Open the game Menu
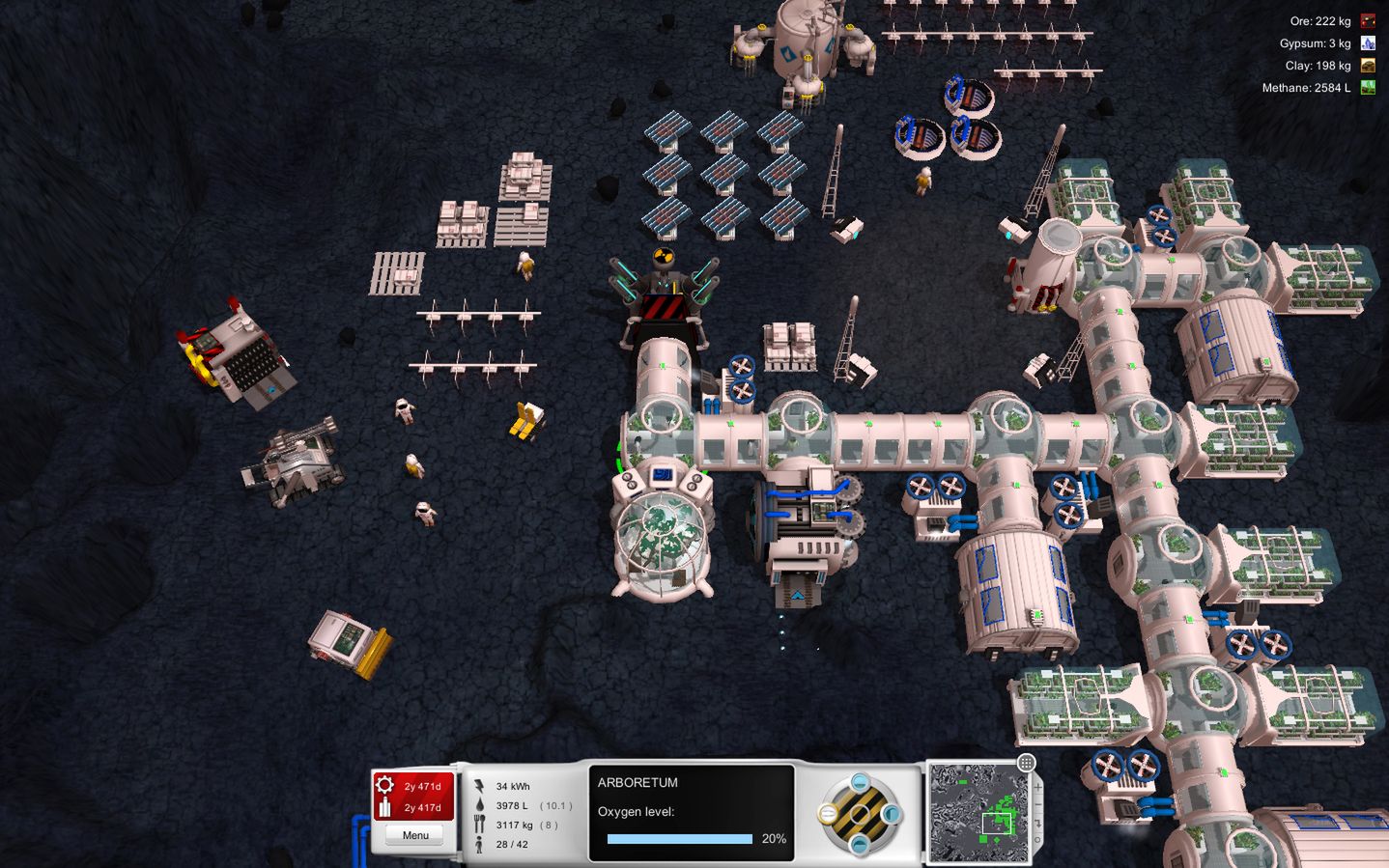The image size is (1389, 868). click(x=415, y=835)
